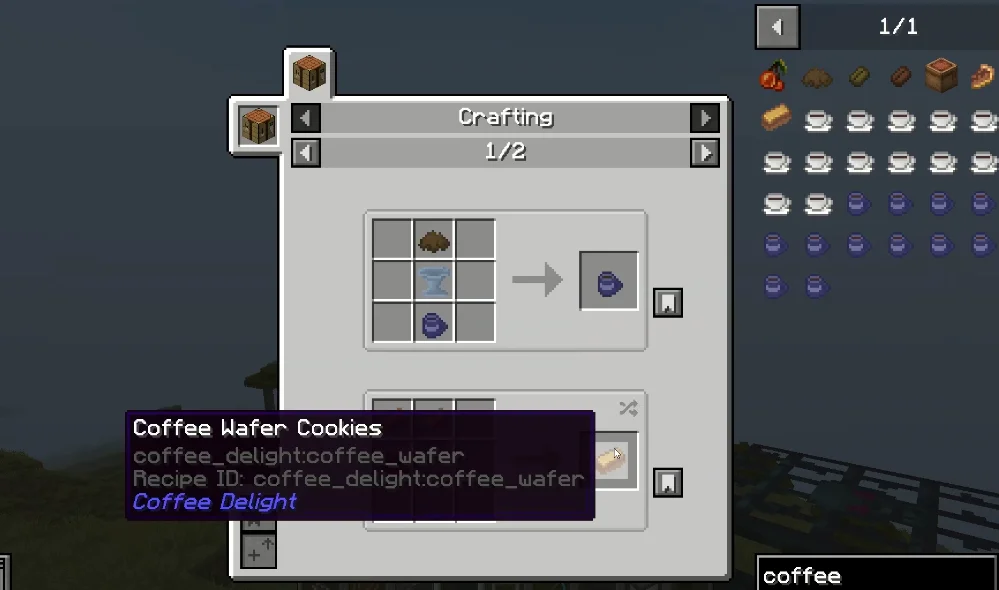This screenshot has height=590, width=999.
Task: Go to the previous recipe category
Action: coord(306,118)
